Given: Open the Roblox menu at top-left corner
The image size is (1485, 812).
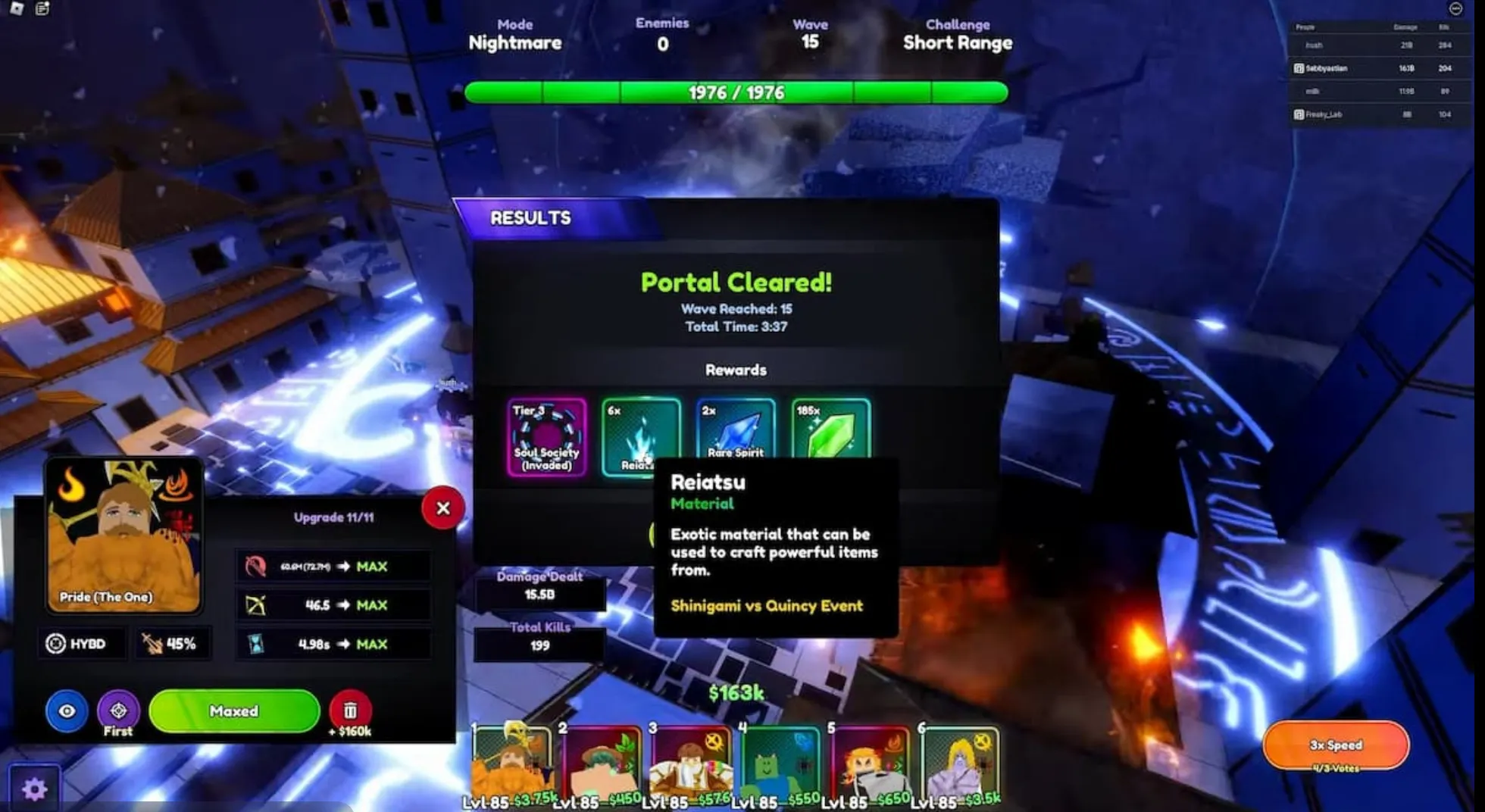Looking at the screenshot, I should coord(17,8).
